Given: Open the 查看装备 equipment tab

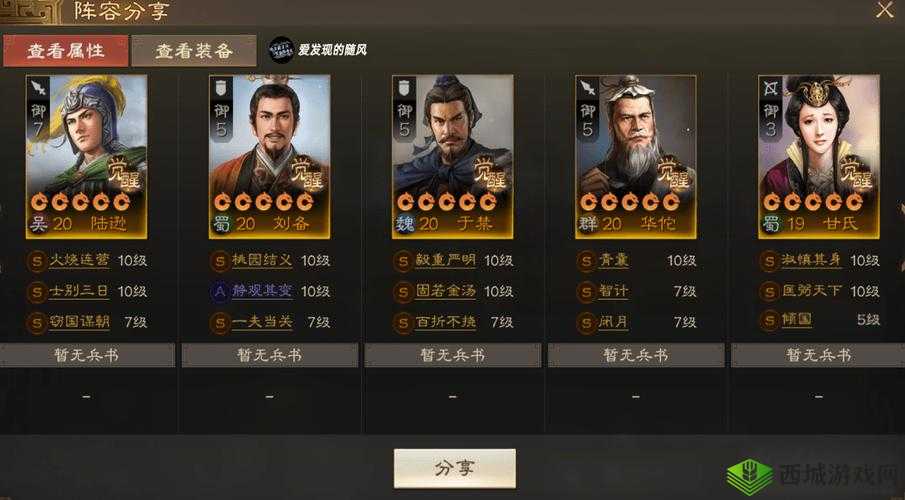Looking at the screenshot, I should 194,50.
